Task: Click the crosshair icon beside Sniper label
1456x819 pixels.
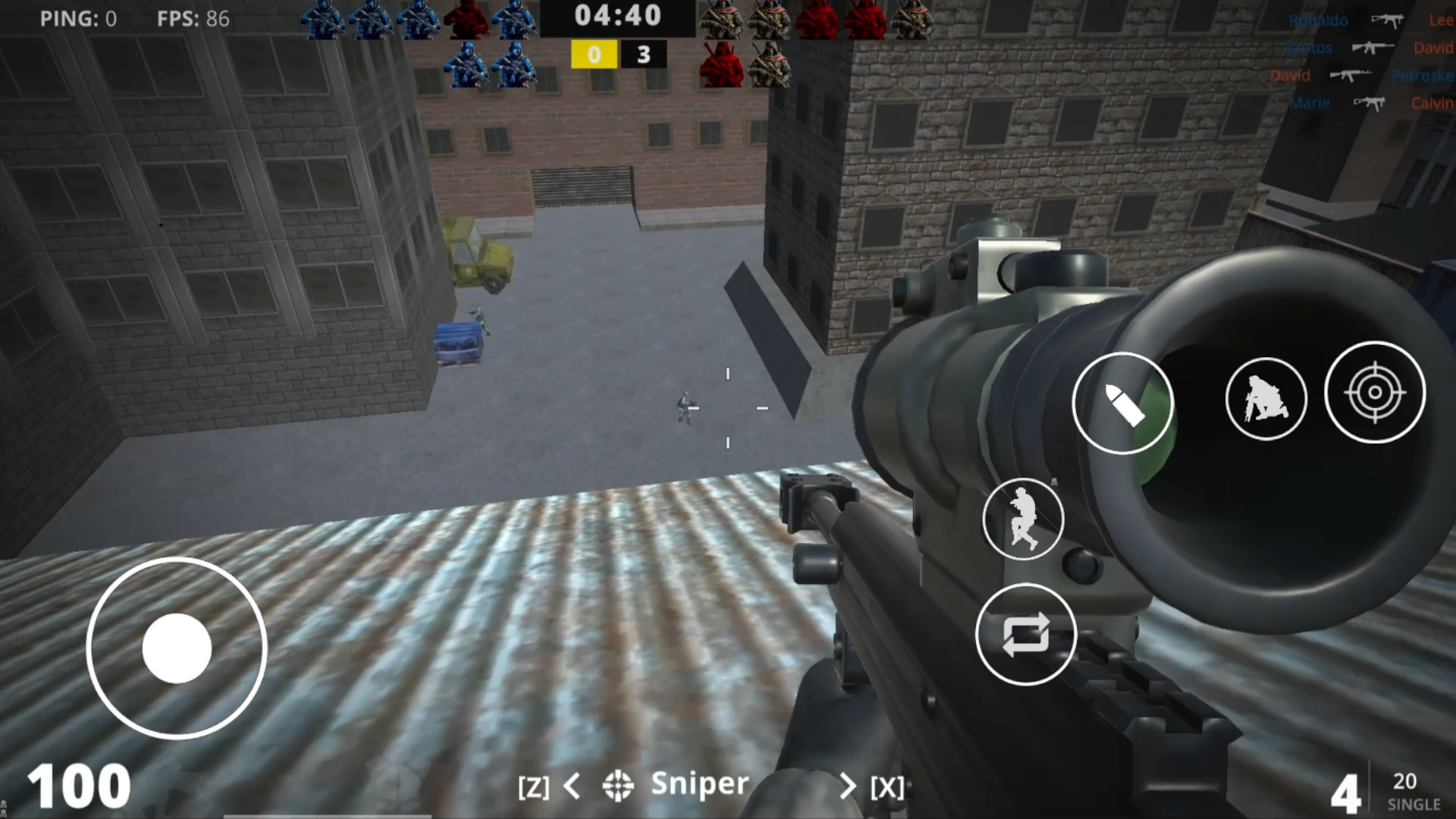Action: [x=618, y=785]
